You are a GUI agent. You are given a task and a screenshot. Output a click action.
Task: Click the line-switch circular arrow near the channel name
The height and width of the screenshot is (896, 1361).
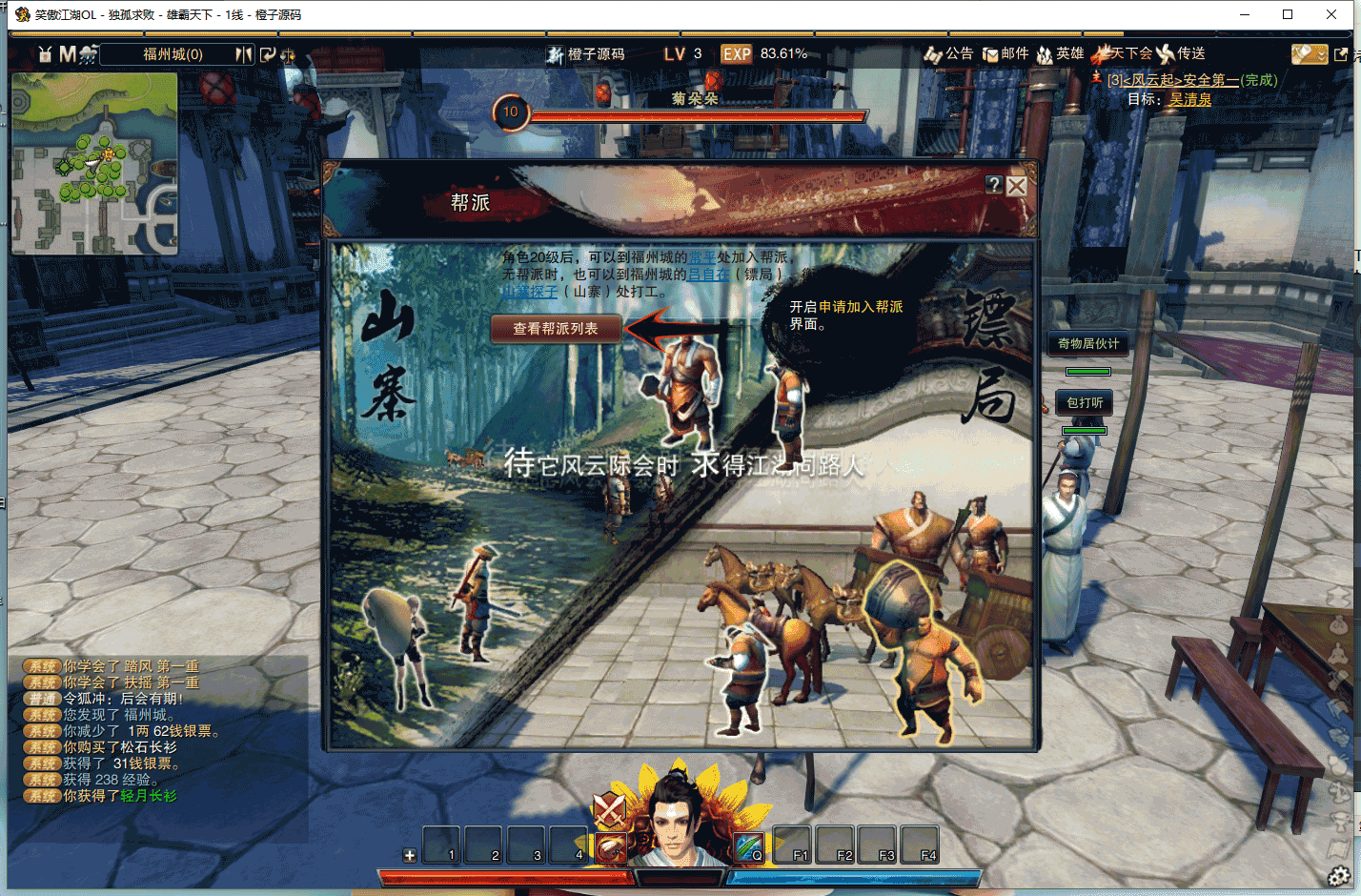tap(269, 54)
